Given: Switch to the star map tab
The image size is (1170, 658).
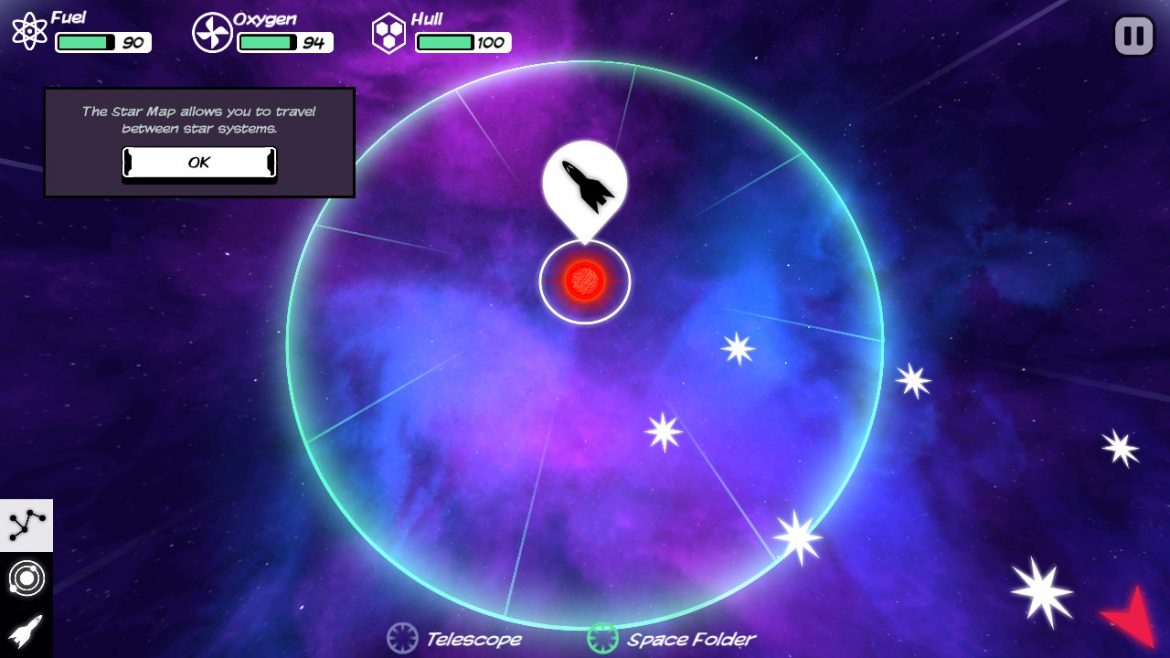Looking at the screenshot, I should pyautogui.click(x=26, y=525).
